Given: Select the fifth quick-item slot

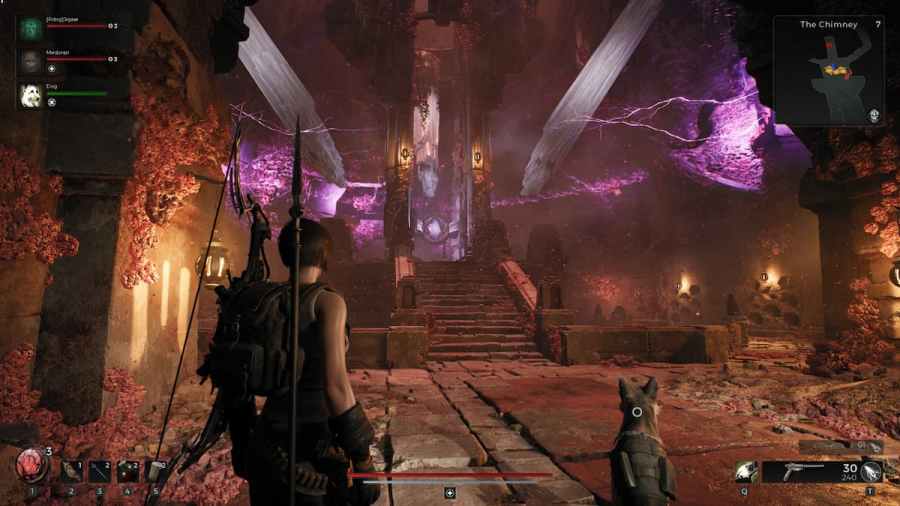Looking at the screenshot, I should (x=156, y=471).
